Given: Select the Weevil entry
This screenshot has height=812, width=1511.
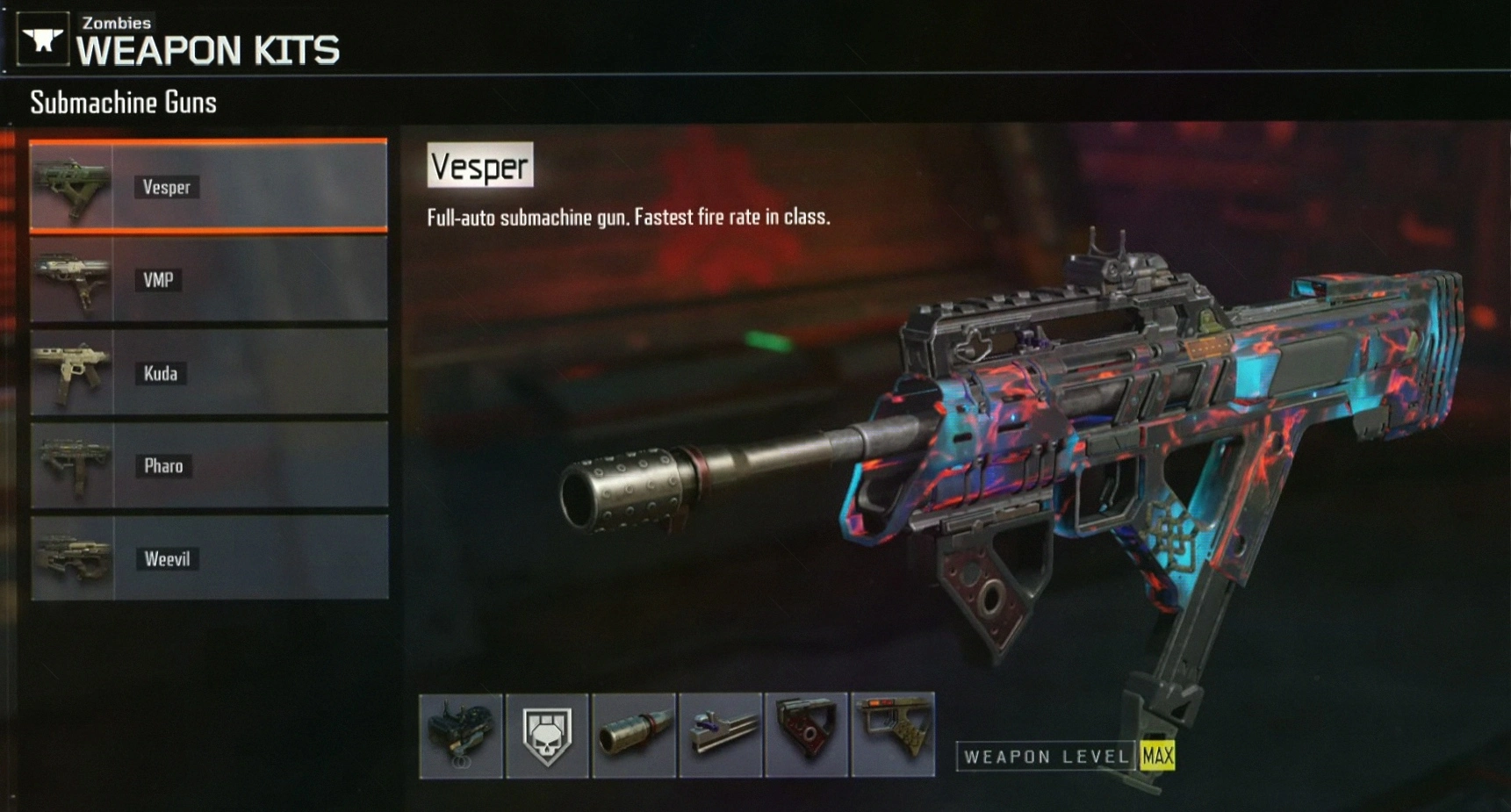Looking at the screenshot, I should 208,558.
